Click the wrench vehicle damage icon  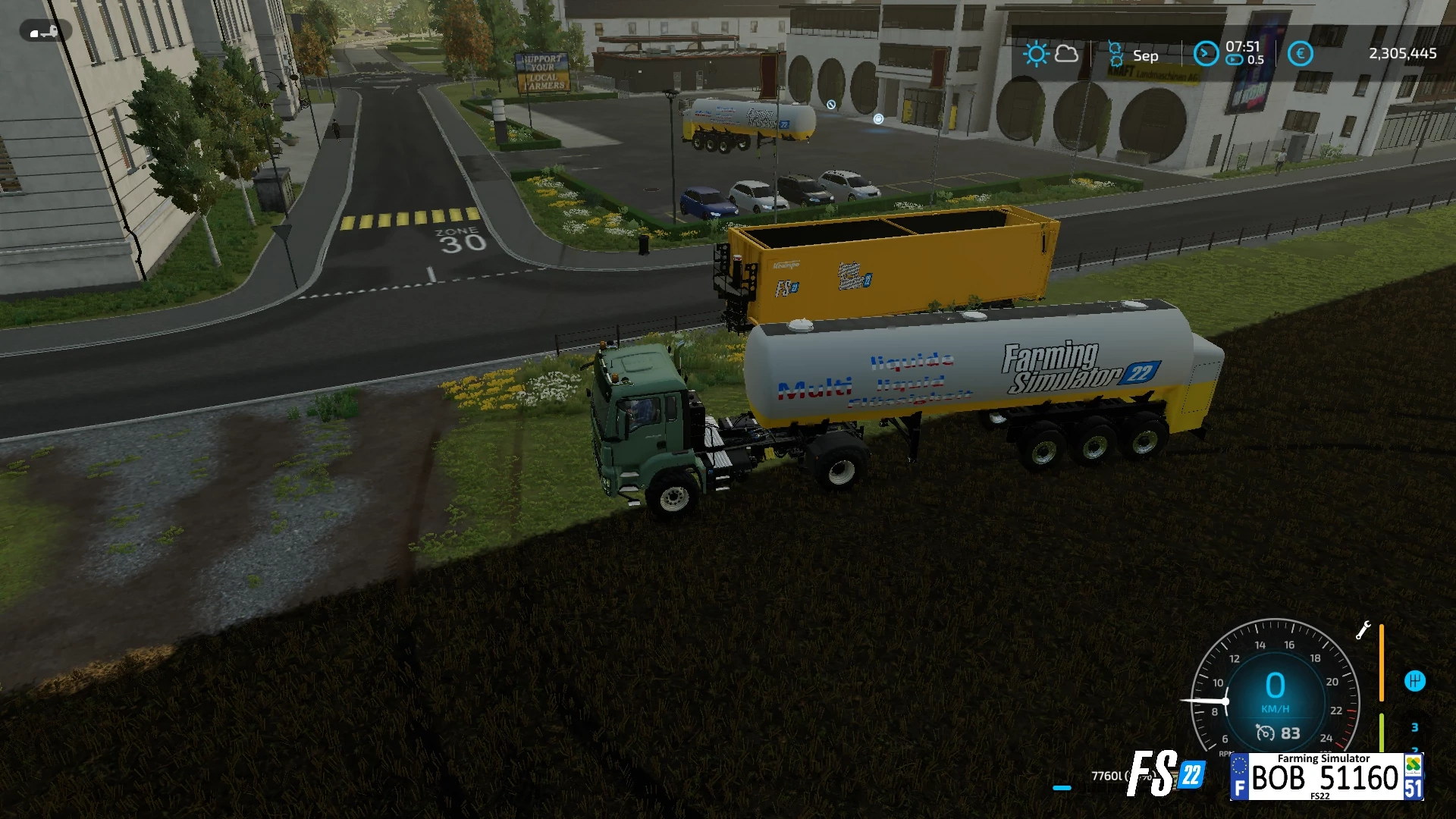coord(1363,630)
